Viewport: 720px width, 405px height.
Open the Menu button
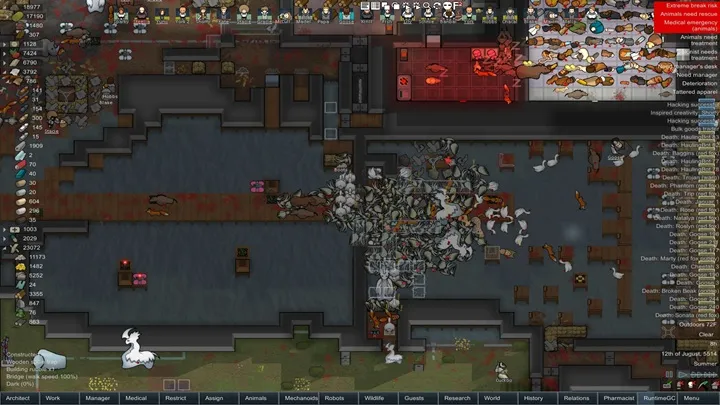tap(692, 398)
